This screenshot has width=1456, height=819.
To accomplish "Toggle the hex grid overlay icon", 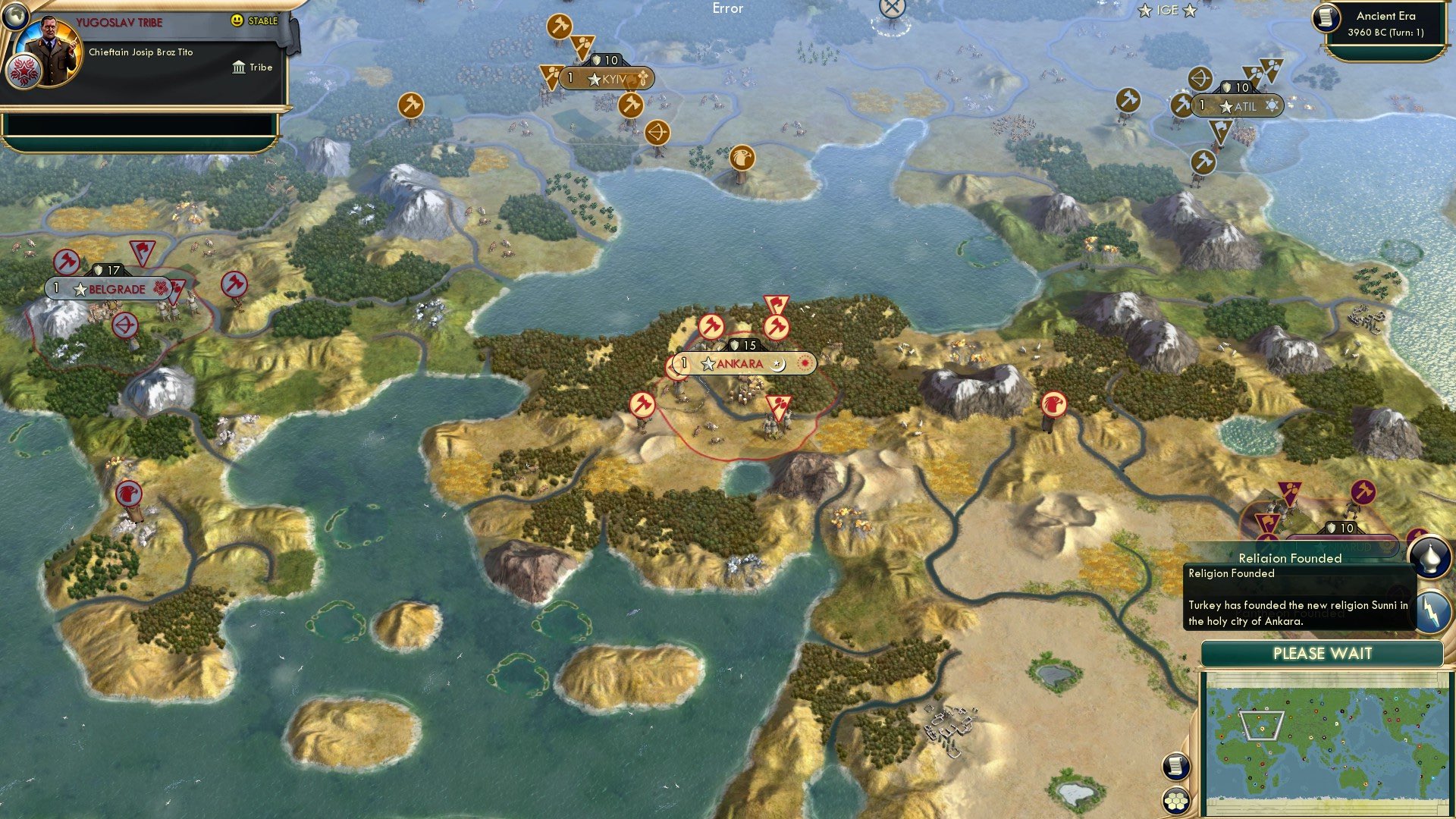I will pos(1176,802).
